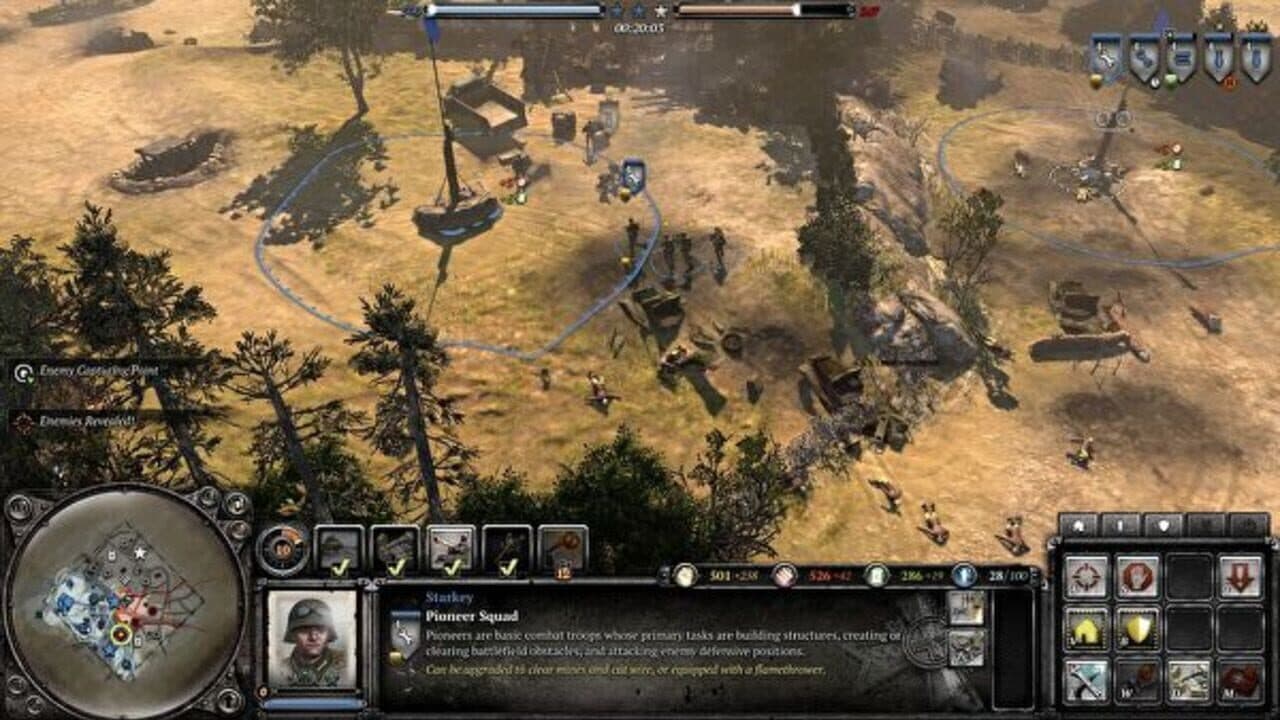Click the green checkmark under the first squad portrait
Viewport: 1280px width, 720px height.
[x=341, y=567]
